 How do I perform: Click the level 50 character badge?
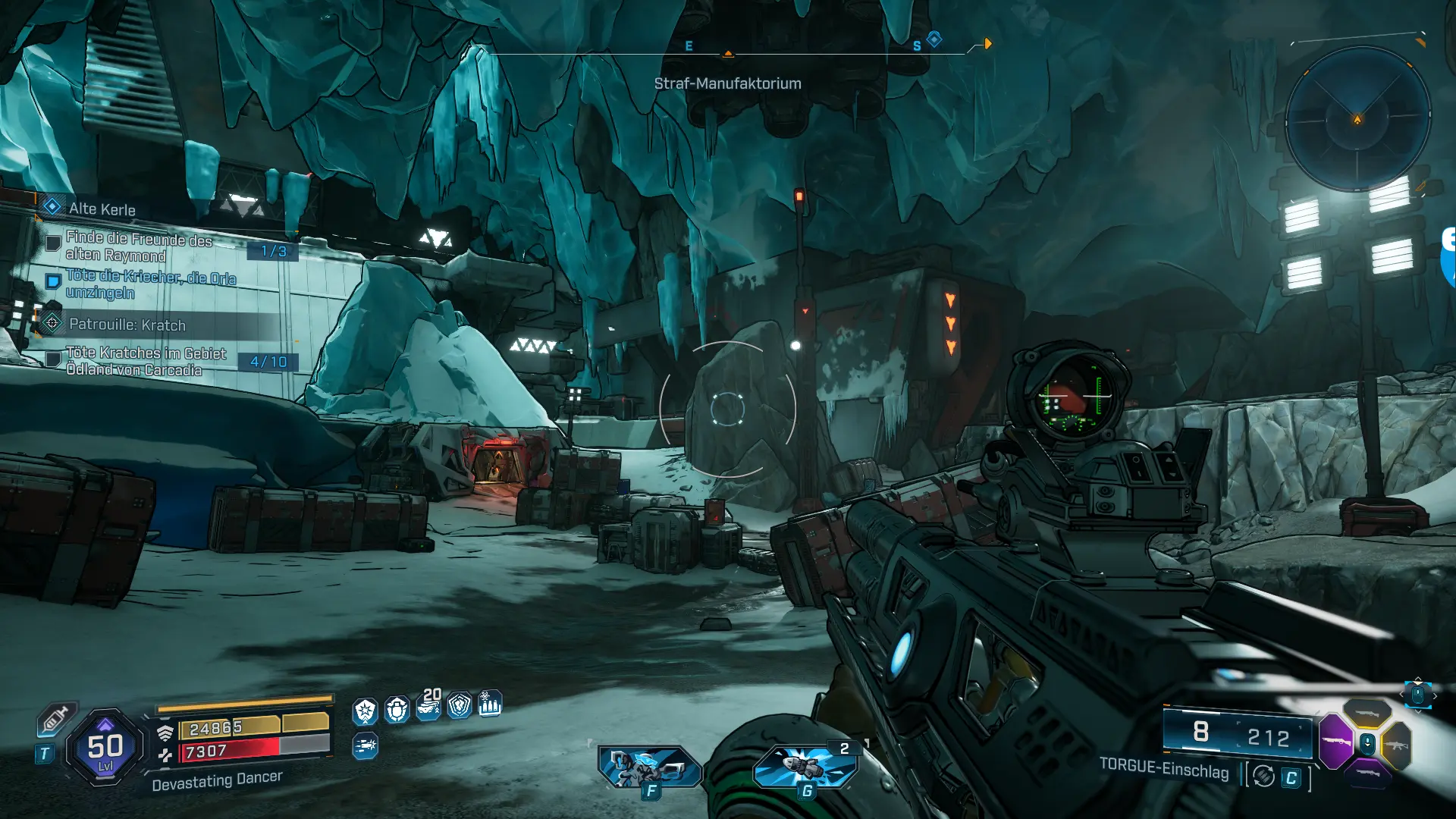[105, 748]
